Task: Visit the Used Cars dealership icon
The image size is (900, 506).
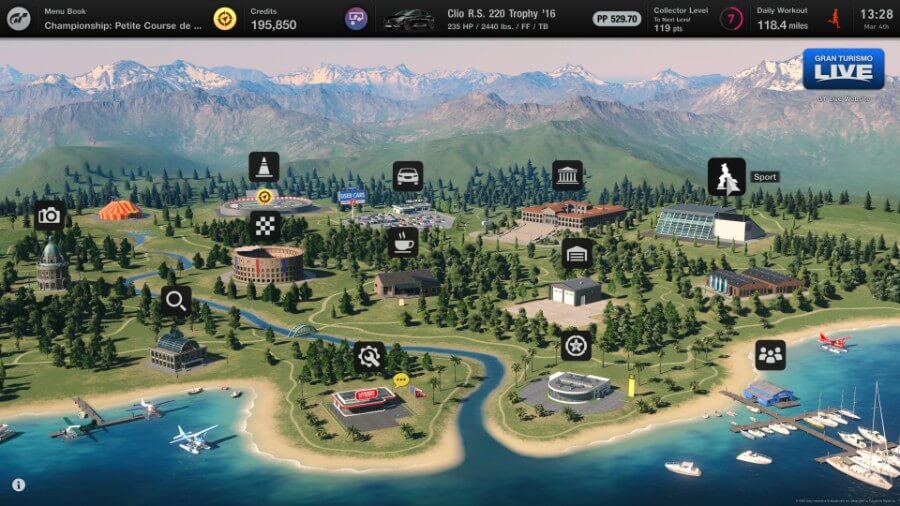Action: pos(407,177)
